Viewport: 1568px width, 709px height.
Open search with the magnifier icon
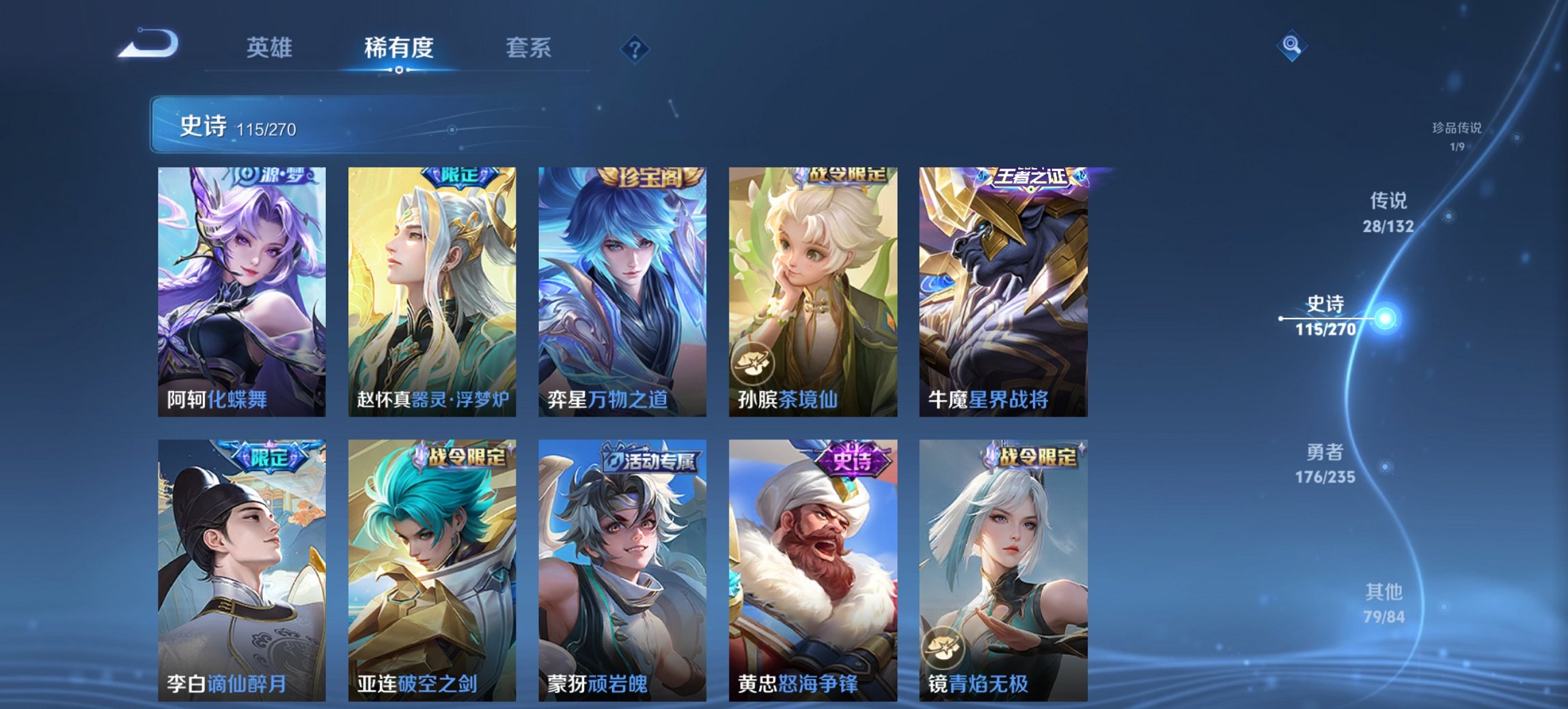pos(1290,46)
